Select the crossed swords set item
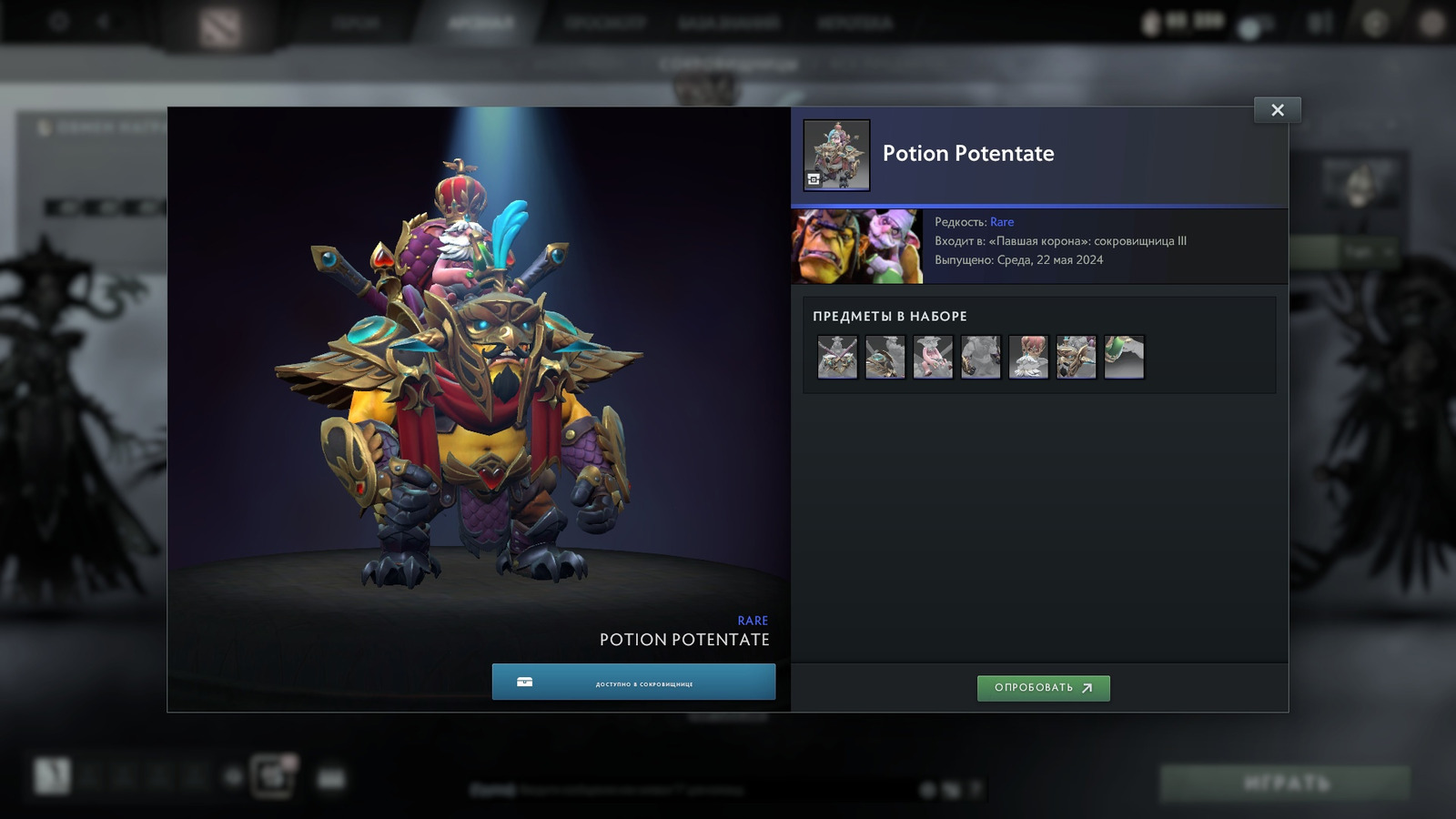Image resolution: width=1456 pixels, height=819 pixels. 837,357
